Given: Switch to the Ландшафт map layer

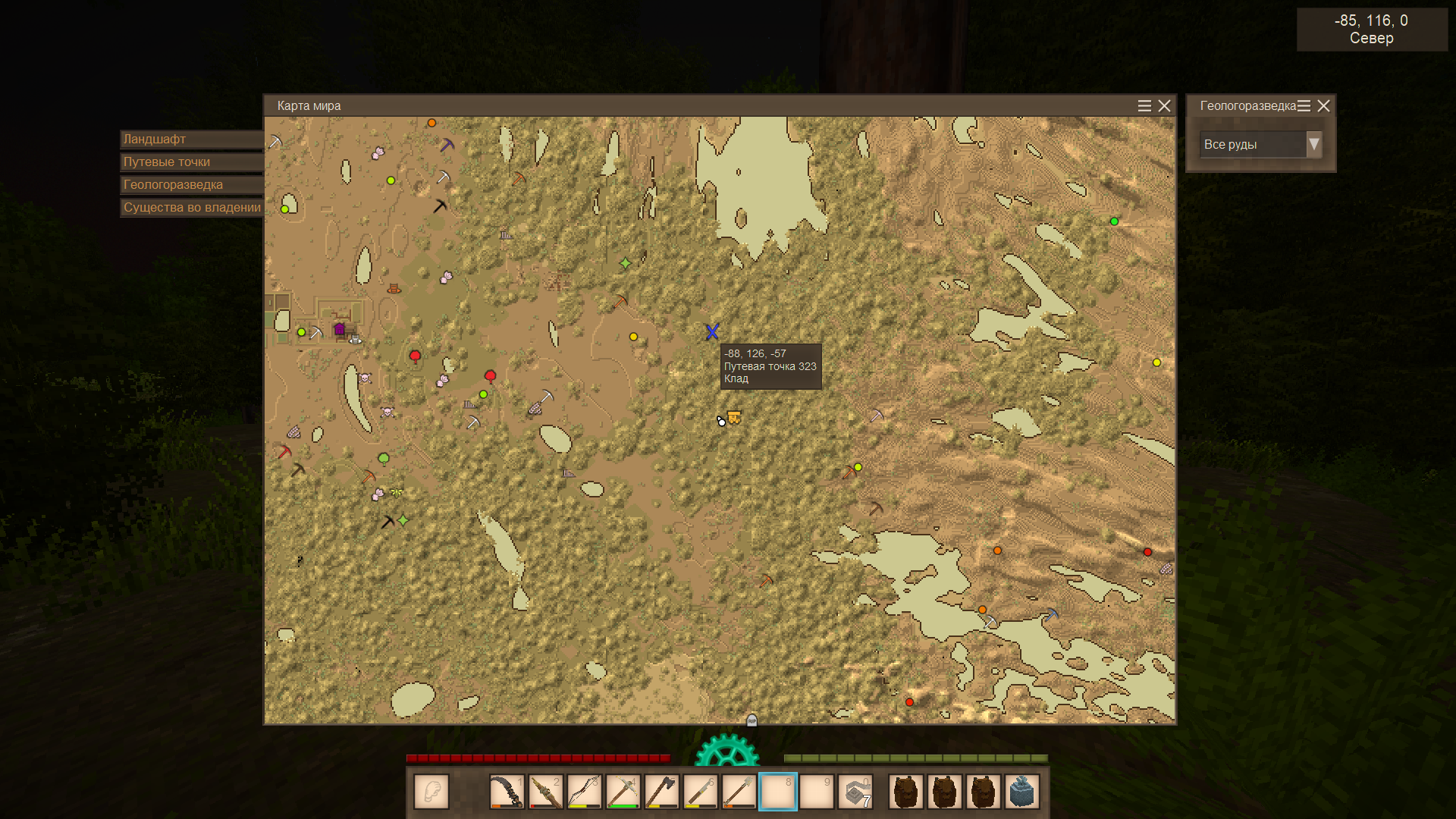Looking at the screenshot, I should pyautogui.click(x=192, y=140).
